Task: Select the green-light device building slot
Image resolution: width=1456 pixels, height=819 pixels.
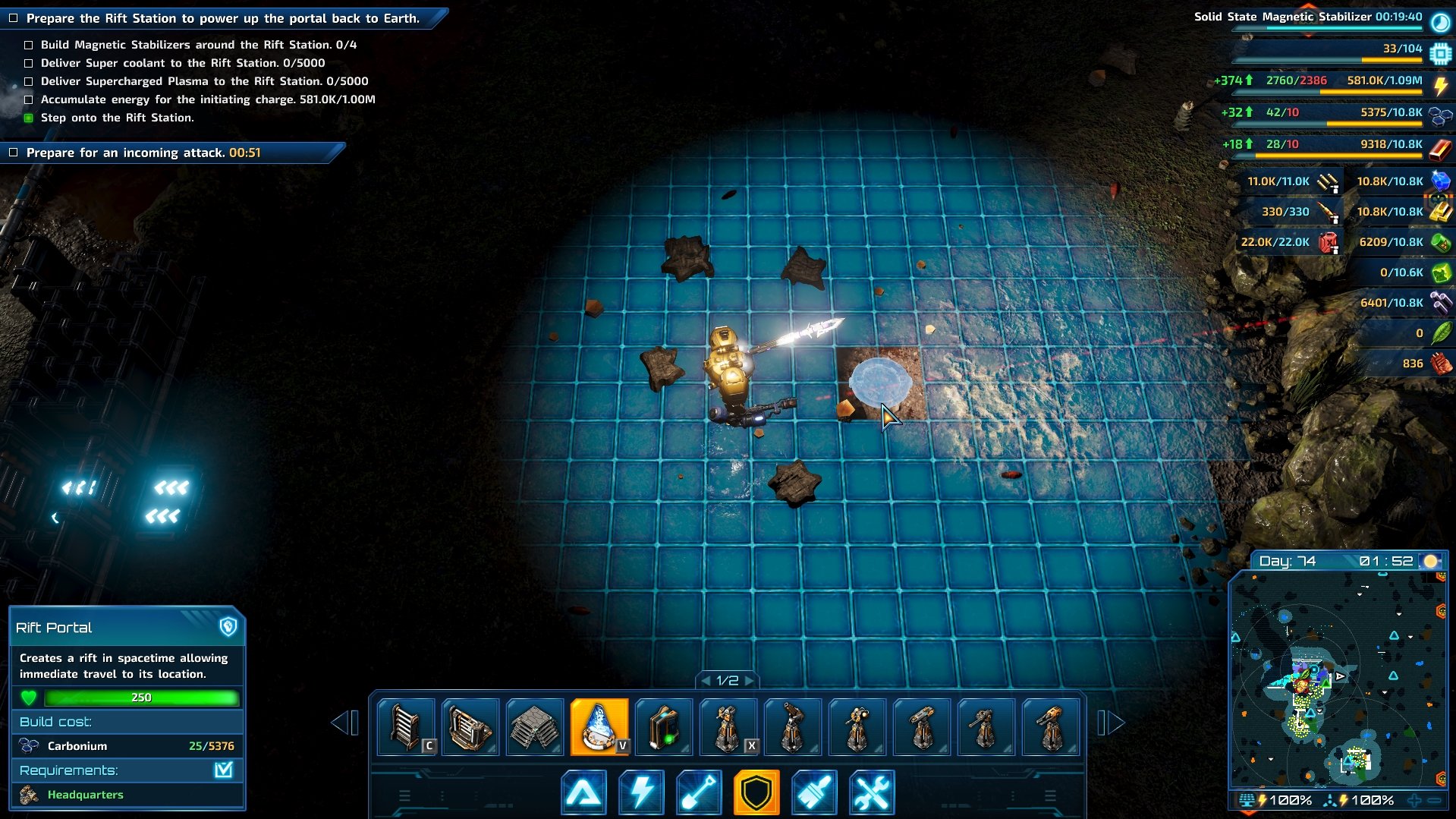Action: [x=663, y=726]
